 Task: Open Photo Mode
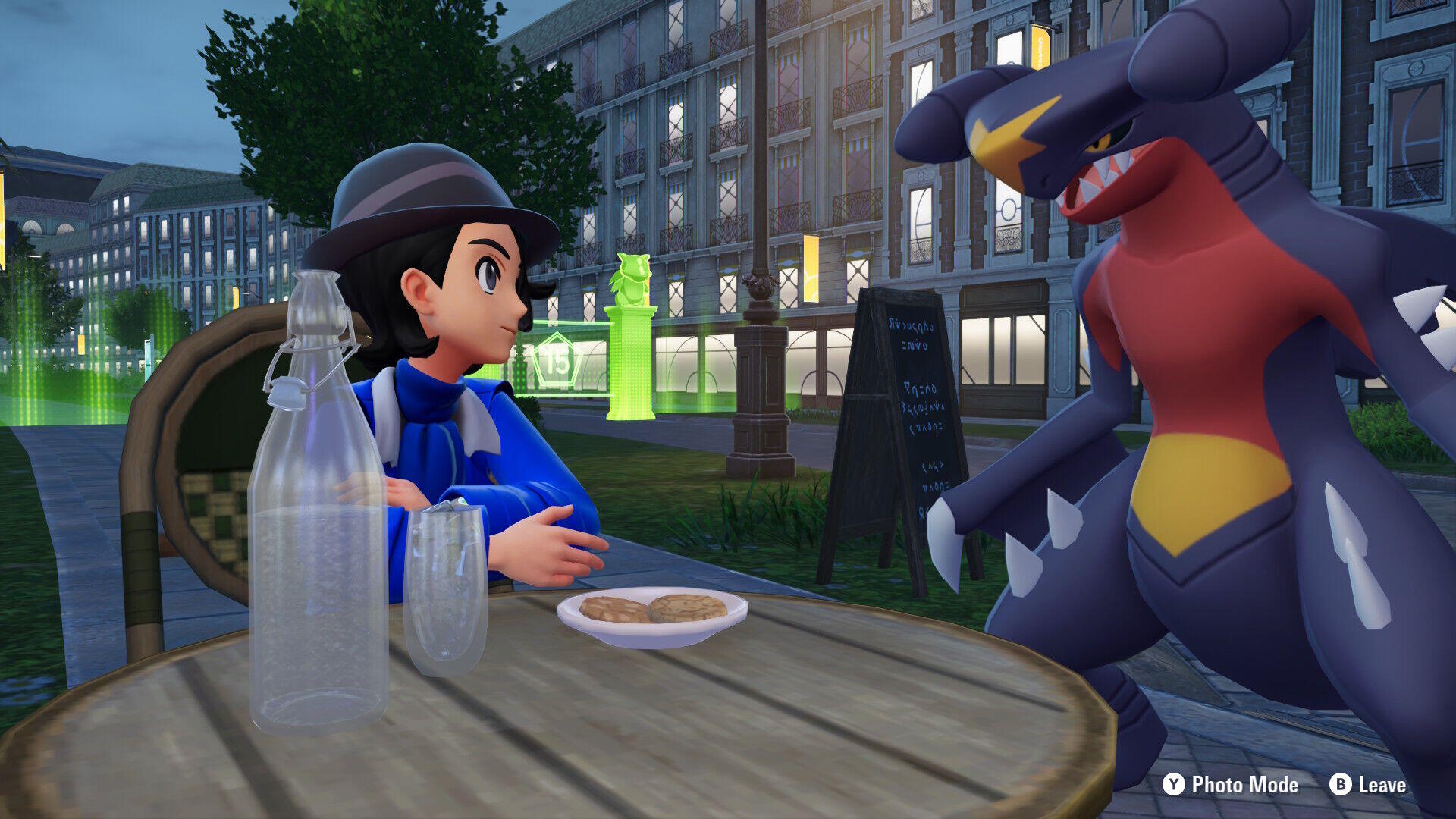(1231, 785)
